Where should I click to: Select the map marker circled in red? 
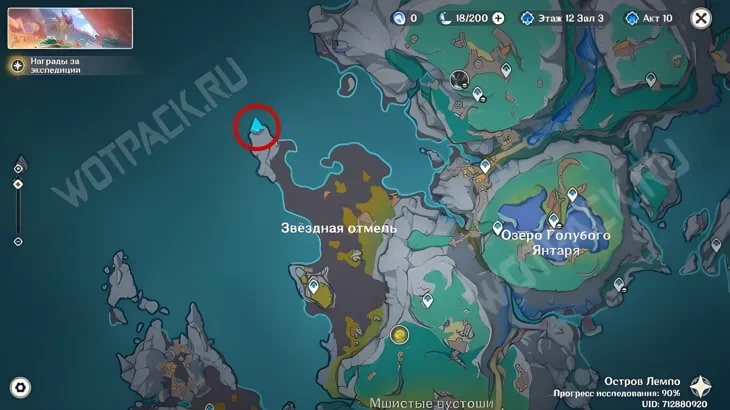(258, 127)
